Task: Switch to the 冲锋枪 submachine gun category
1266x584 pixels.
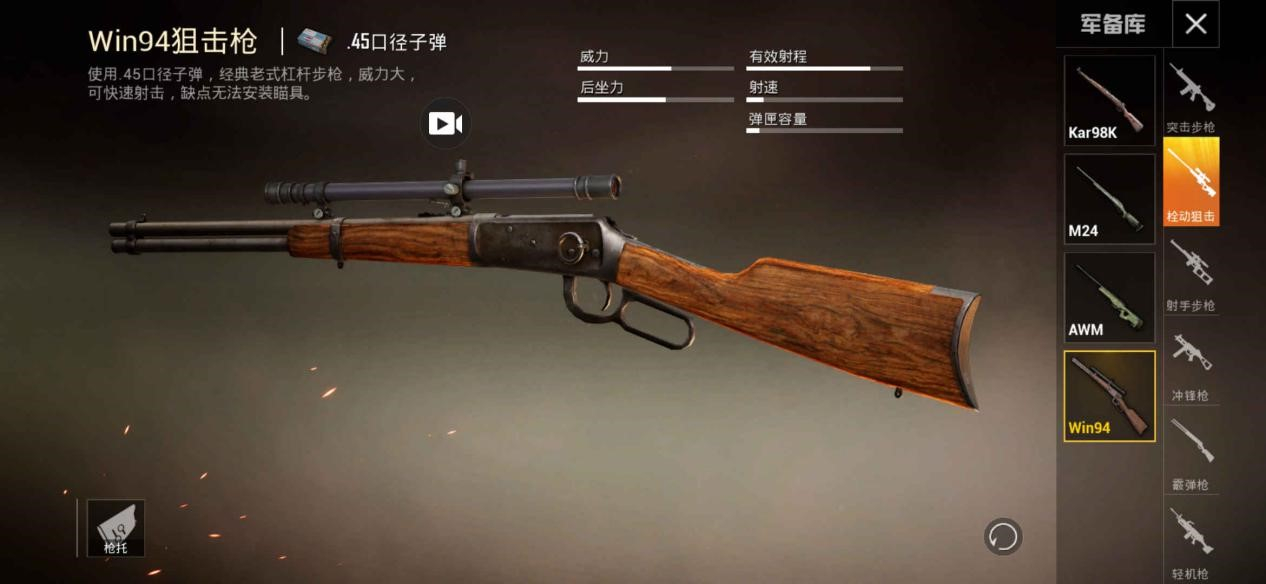Action: click(1191, 364)
